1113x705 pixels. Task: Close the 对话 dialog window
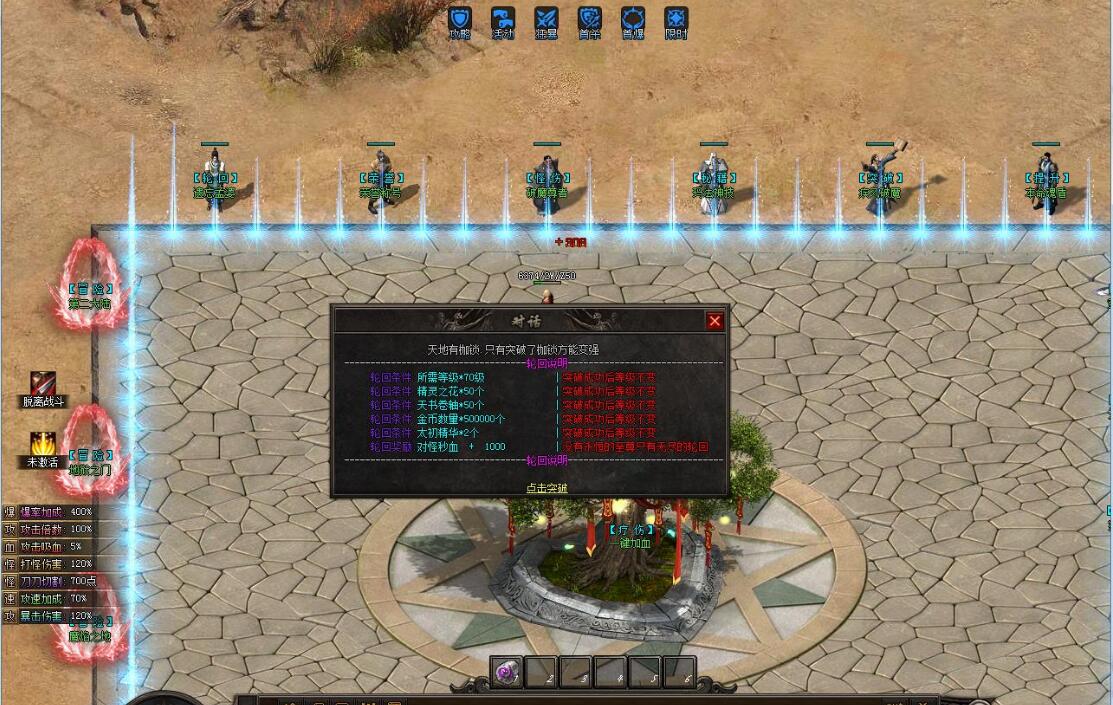(x=714, y=321)
